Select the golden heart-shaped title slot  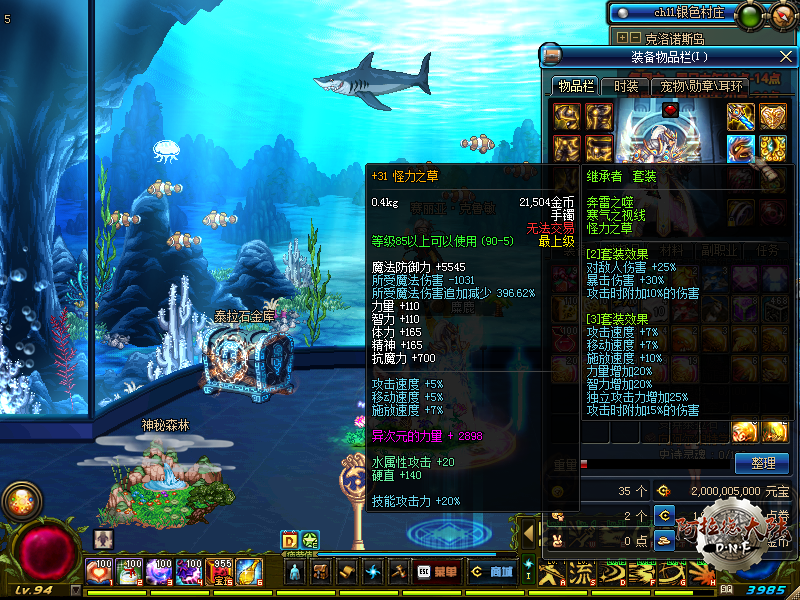tap(772, 117)
